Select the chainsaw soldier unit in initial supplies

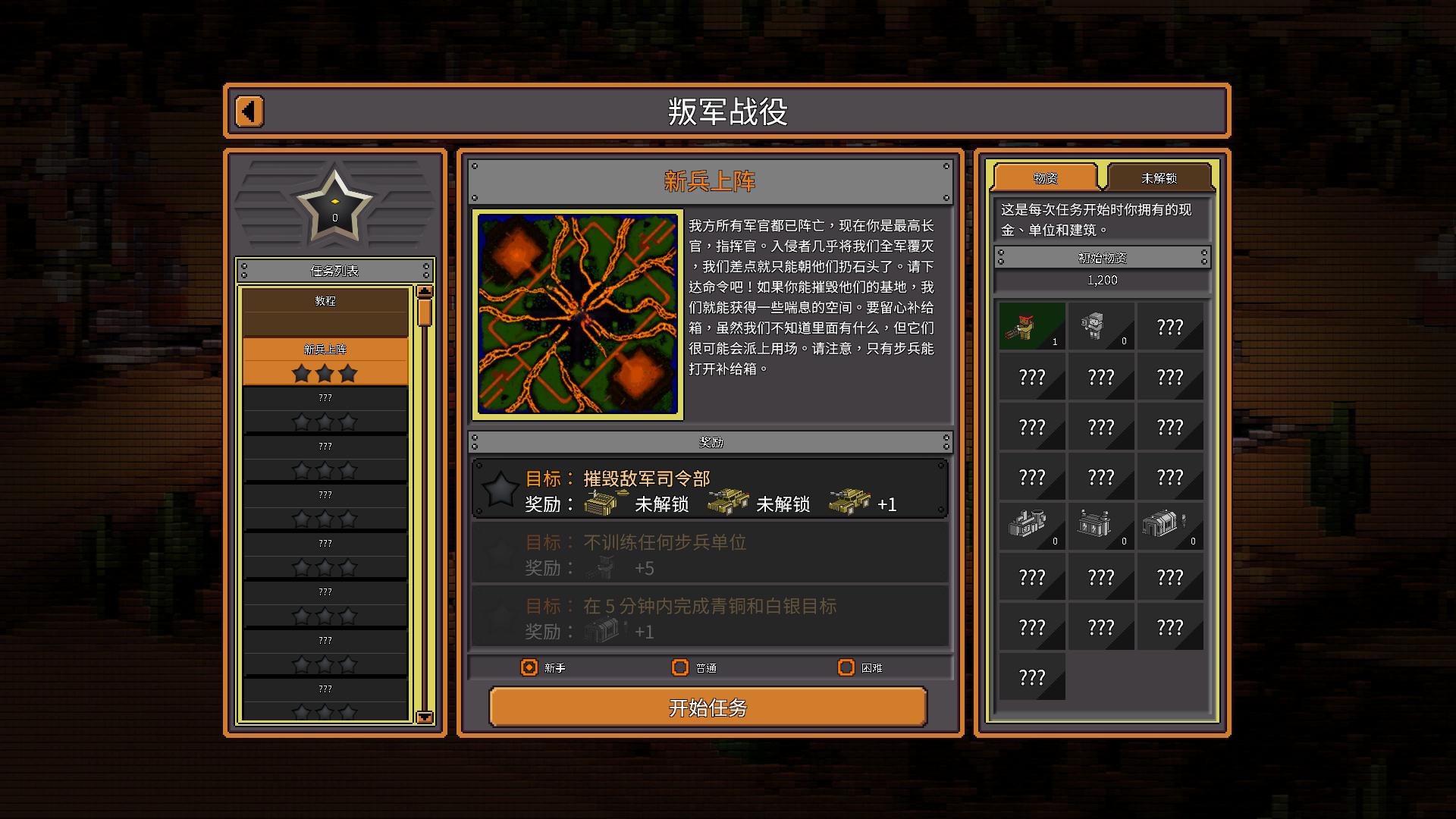pos(1032,326)
